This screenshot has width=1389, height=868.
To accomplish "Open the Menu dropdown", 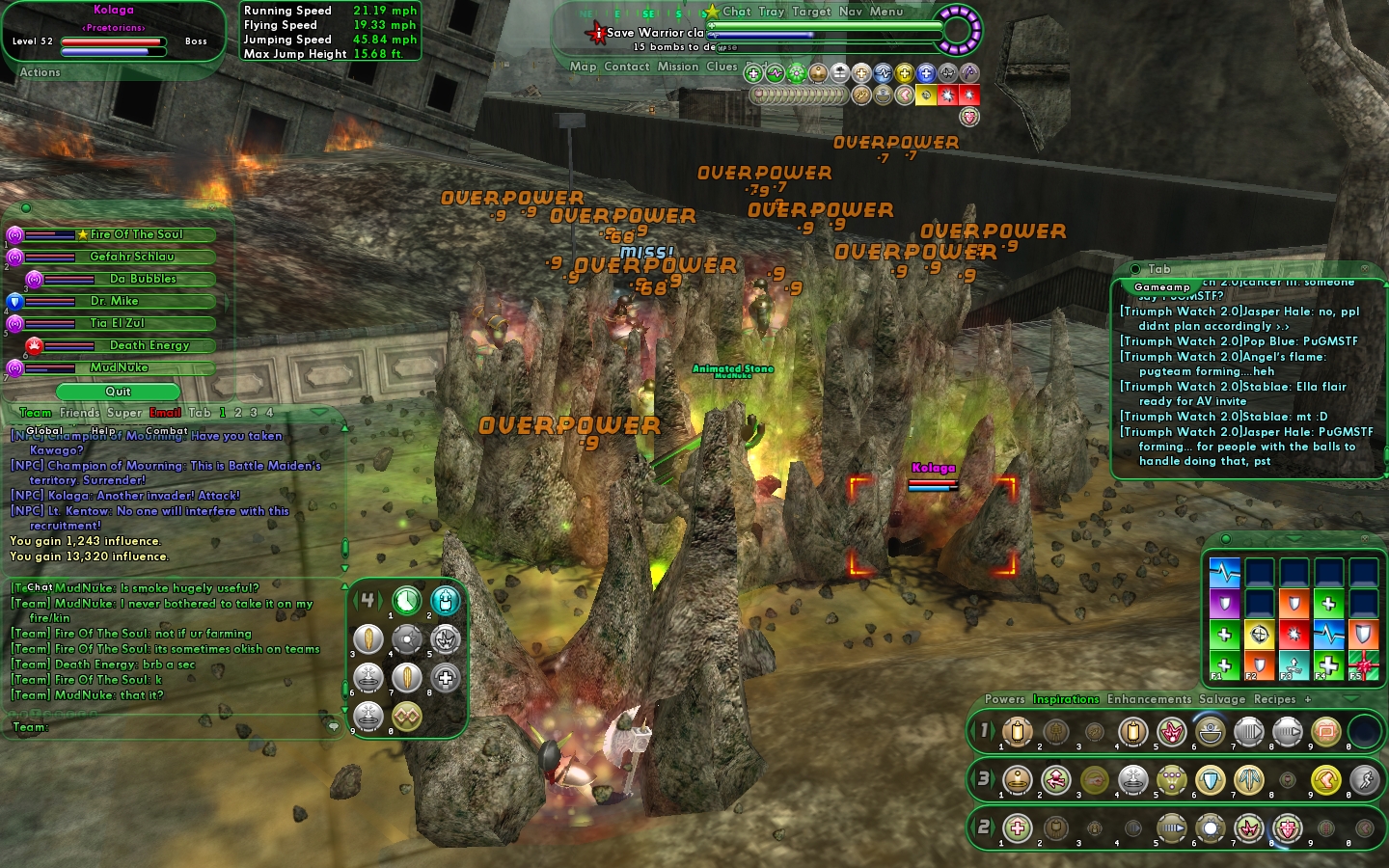I will click(886, 12).
